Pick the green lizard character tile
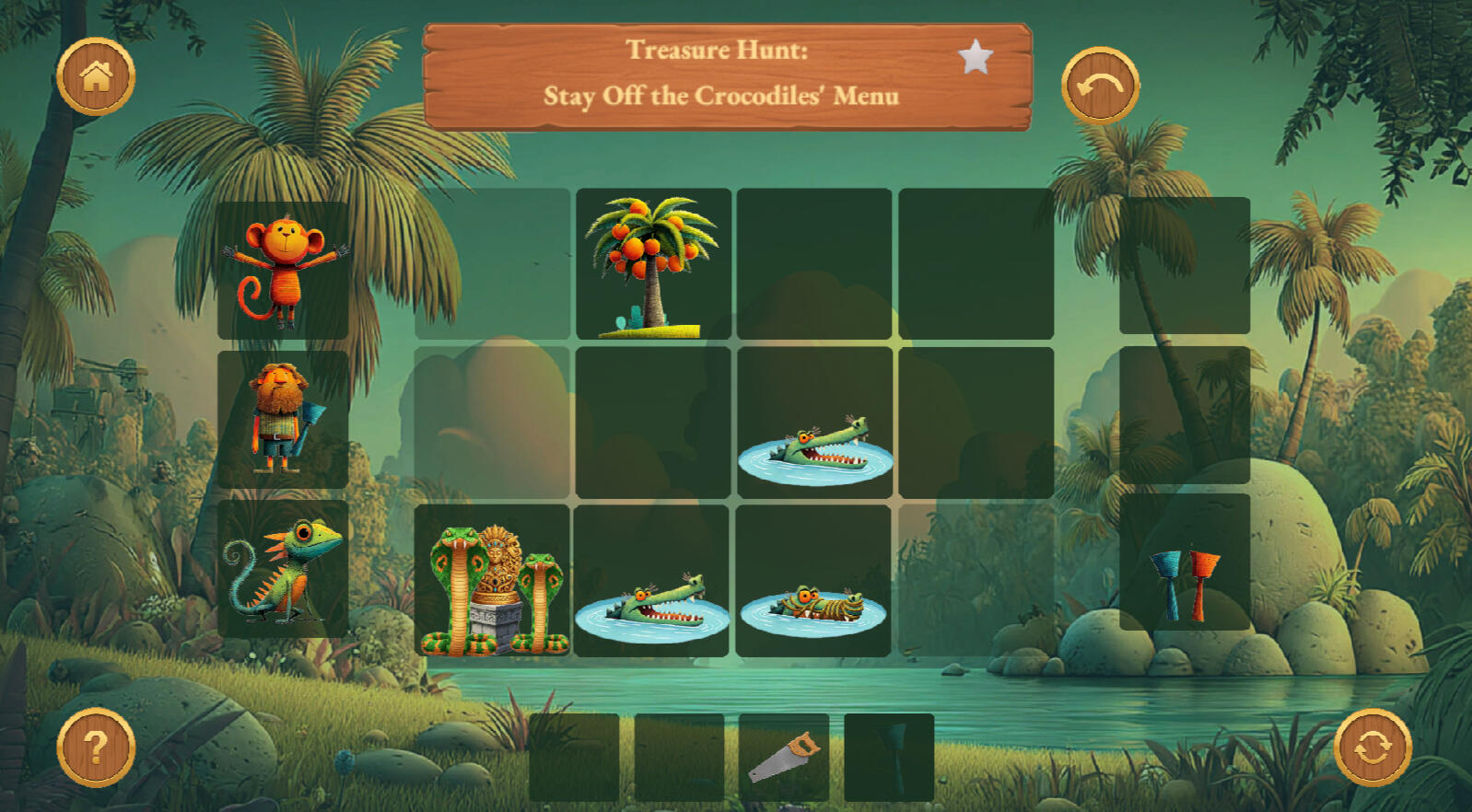This screenshot has width=1472, height=812. coord(283,569)
